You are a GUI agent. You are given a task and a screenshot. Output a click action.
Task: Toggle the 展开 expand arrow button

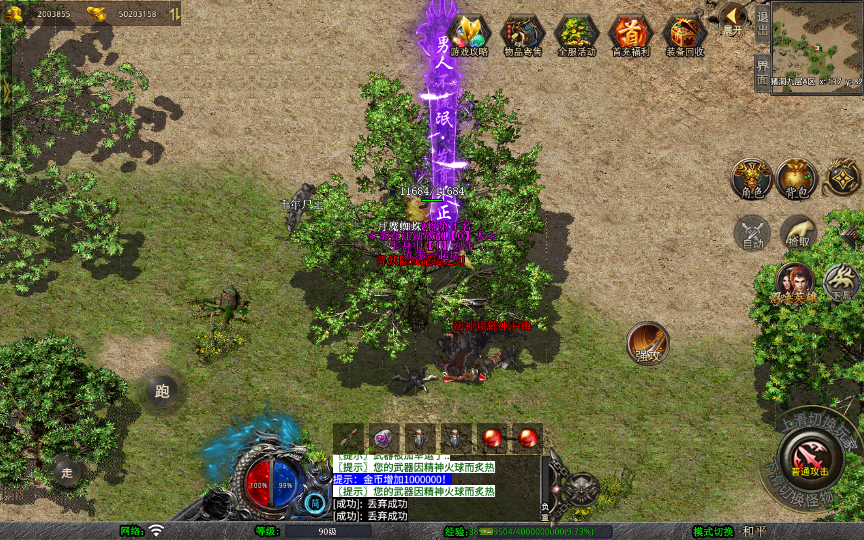pos(733,19)
